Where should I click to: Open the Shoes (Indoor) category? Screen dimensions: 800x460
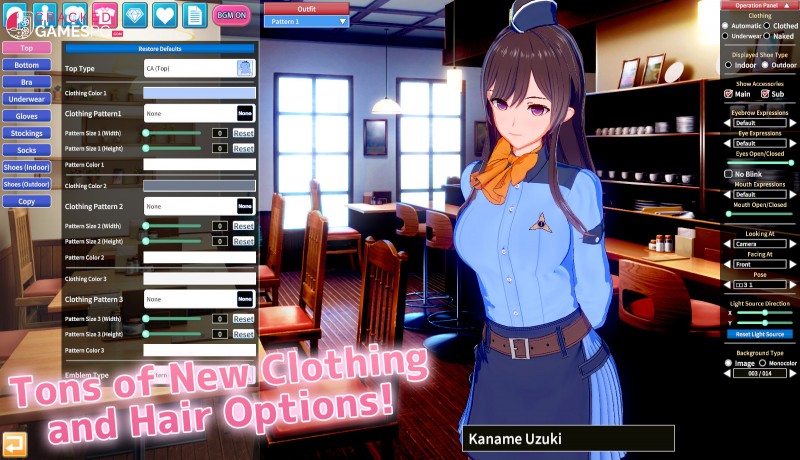click(27, 167)
